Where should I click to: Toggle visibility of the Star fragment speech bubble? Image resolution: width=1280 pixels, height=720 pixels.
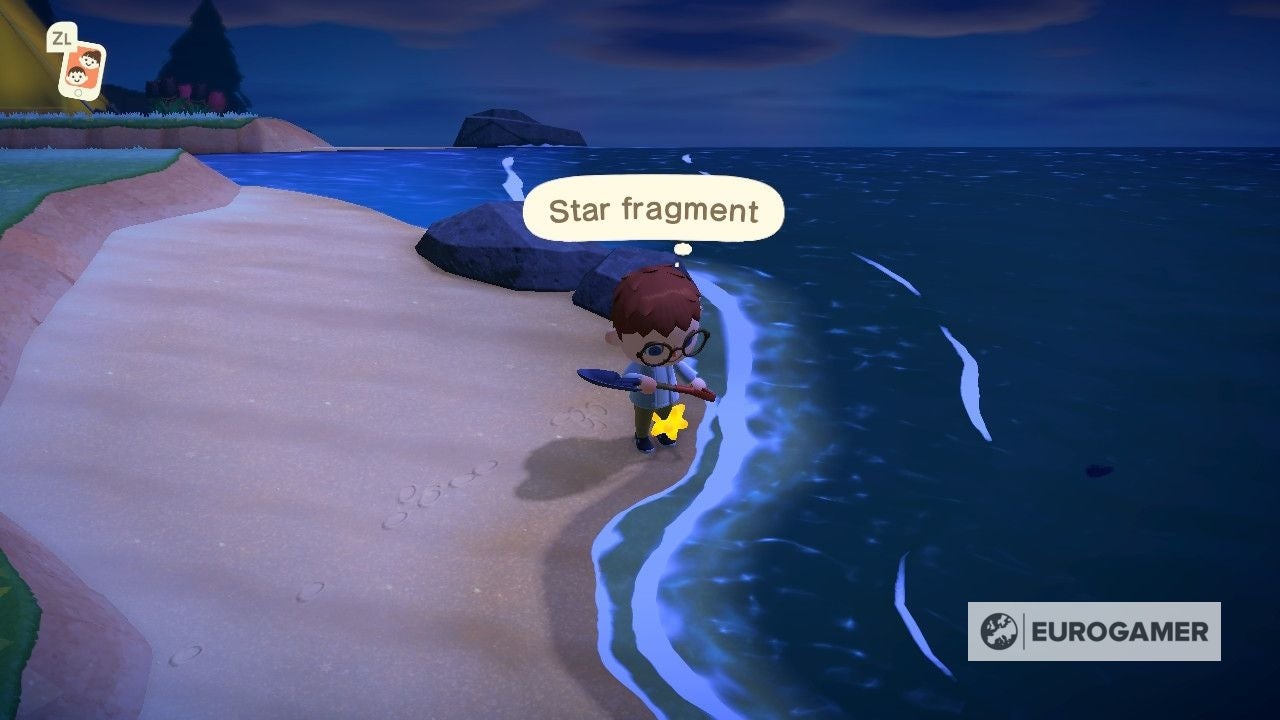[x=655, y=210]
